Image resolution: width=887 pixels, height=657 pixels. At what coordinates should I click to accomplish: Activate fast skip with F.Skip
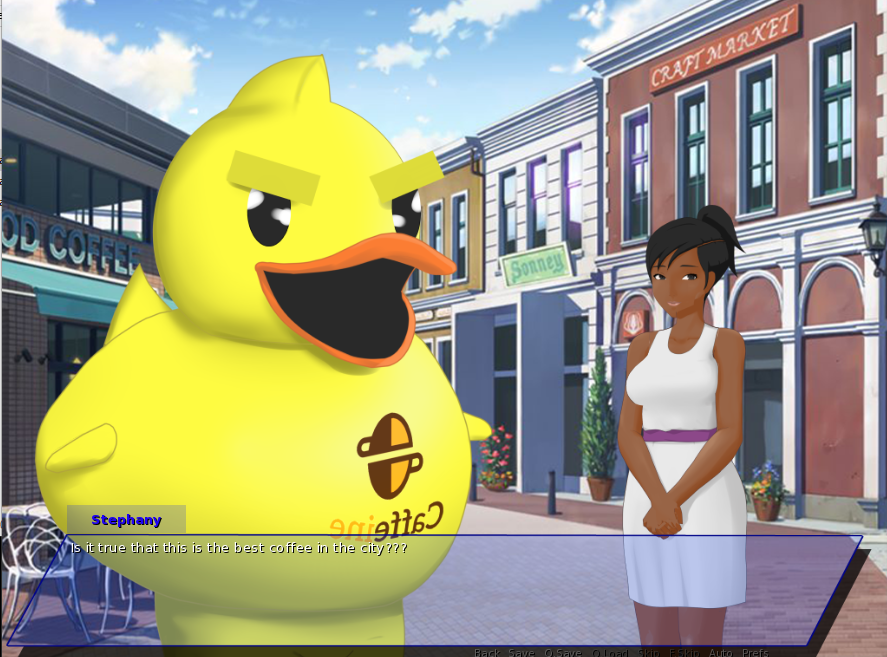[685, 653]
